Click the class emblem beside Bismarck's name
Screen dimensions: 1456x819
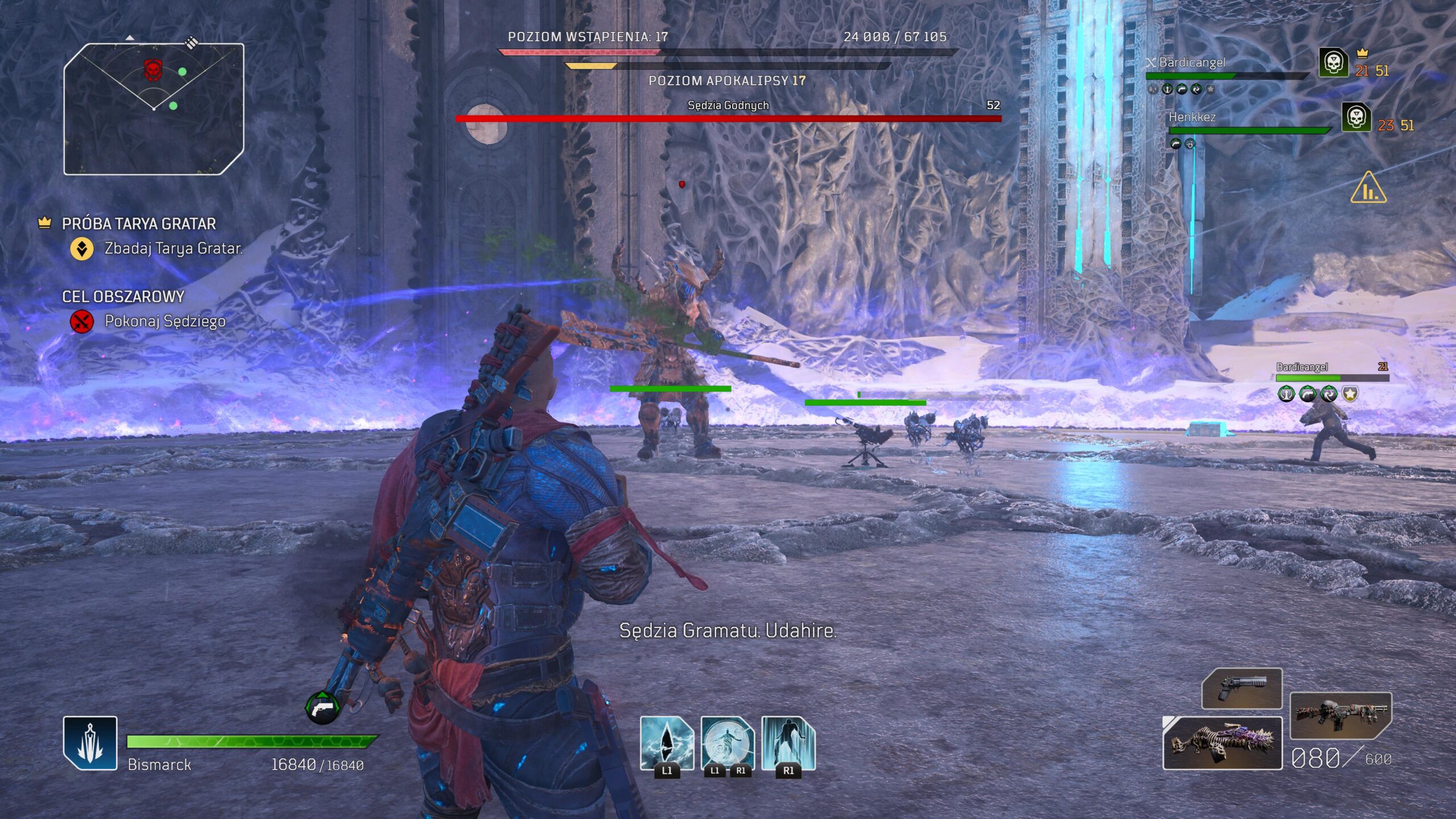[90, 743]
